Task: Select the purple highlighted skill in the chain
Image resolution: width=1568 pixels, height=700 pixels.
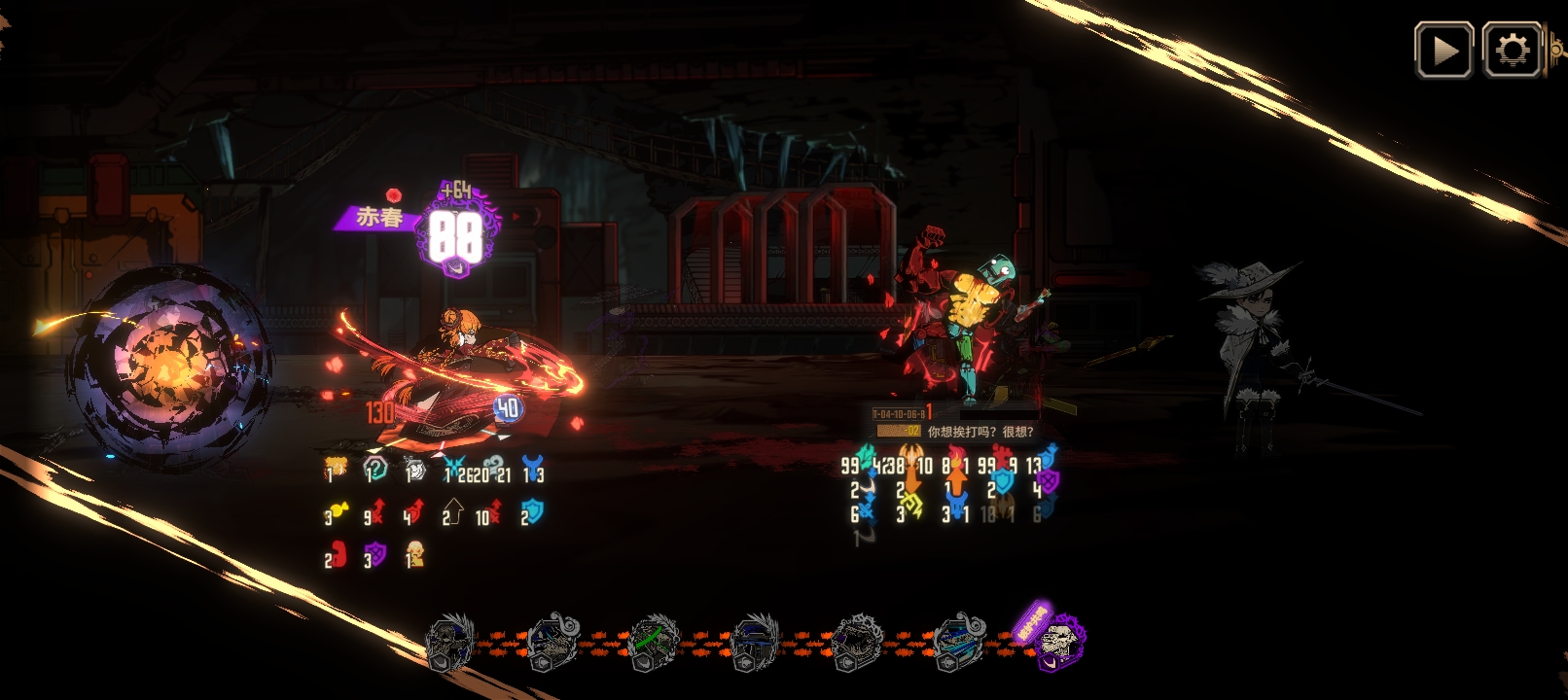Action: pyautogui.click(x=1057, y=641)
